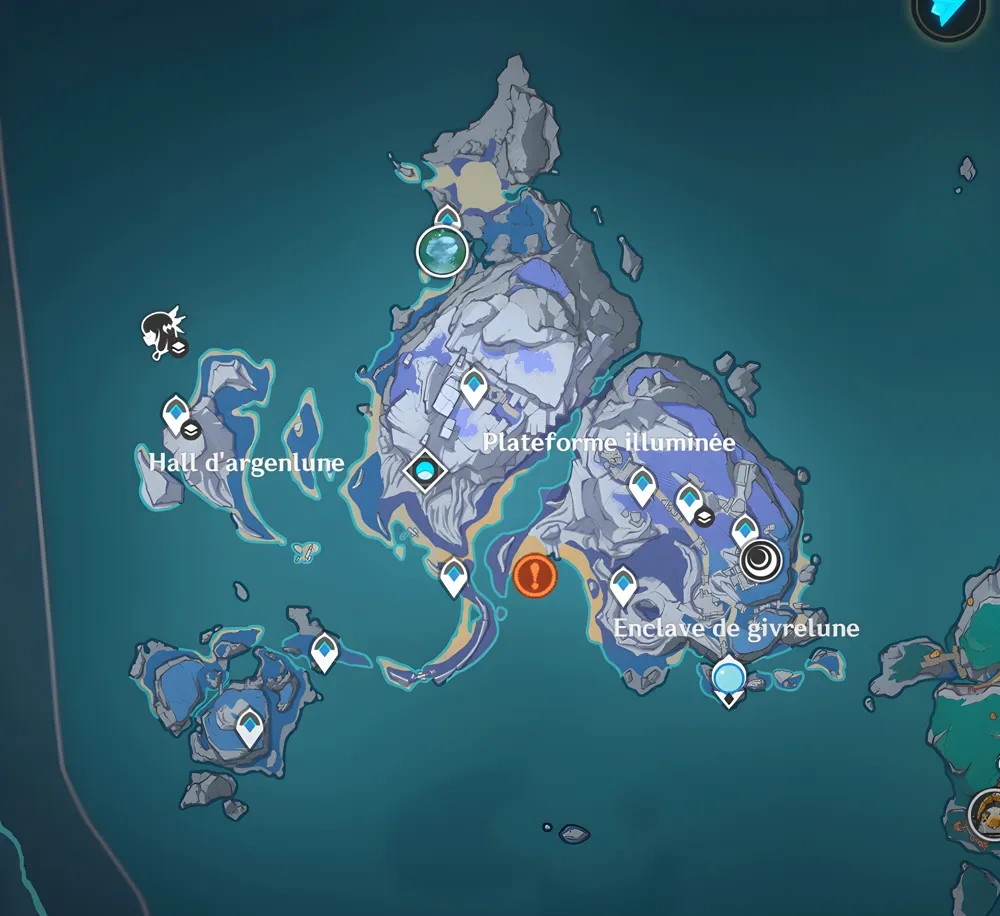Pick the waypoint just left of the quest marker
Screen dimensions: 1000x916
(454, 576)
